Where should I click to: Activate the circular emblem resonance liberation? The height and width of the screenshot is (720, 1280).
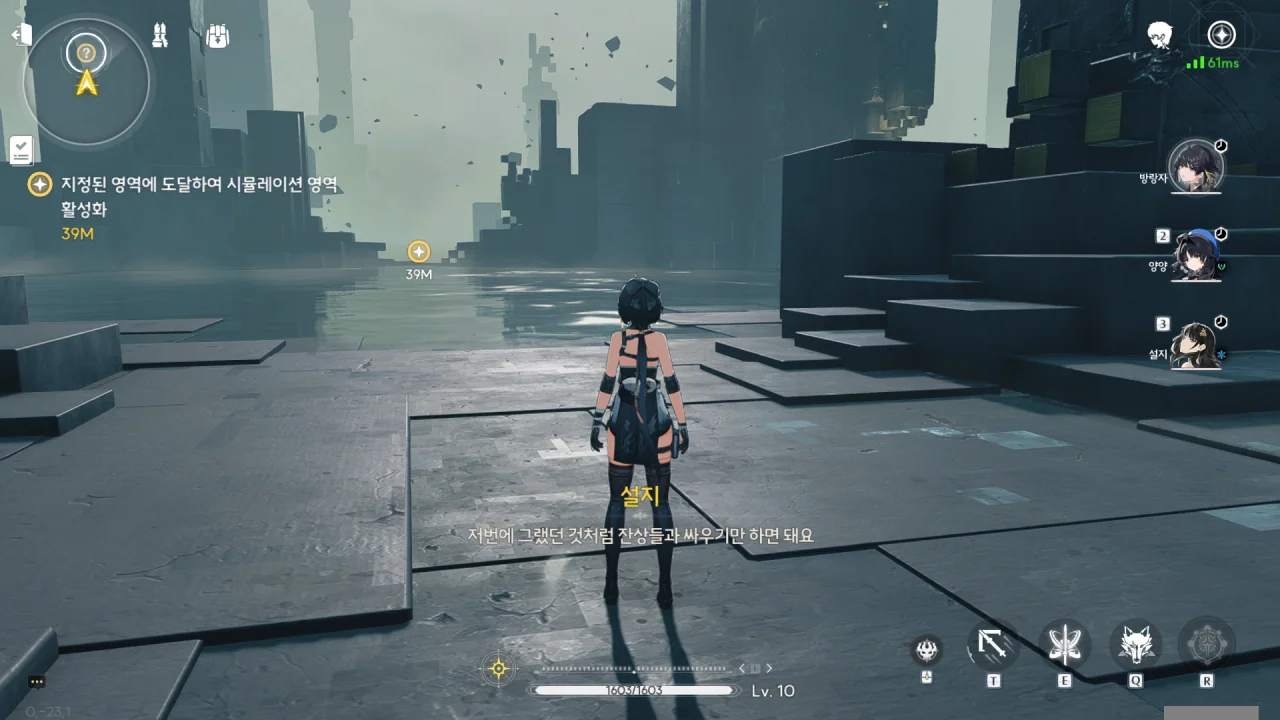click(1206, 646)
